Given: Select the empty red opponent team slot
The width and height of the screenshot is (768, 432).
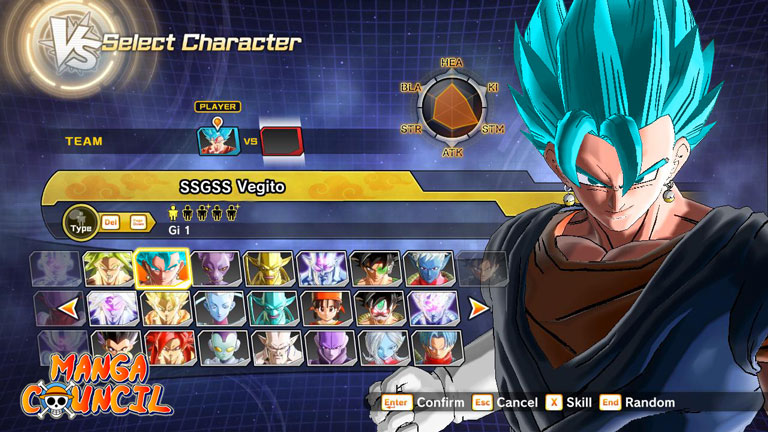Looking at the screenshot, I should (281, 141).
